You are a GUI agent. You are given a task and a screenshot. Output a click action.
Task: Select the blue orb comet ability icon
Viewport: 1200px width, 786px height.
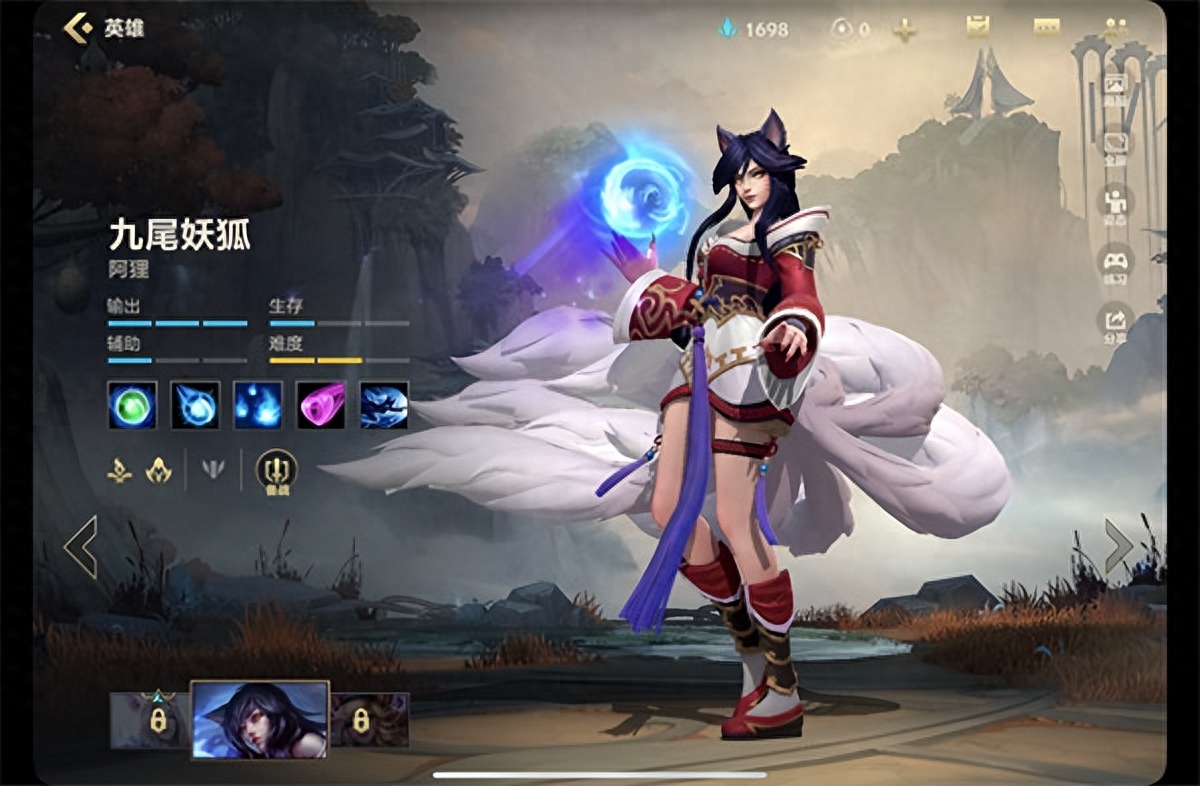(x=195, y=405)
